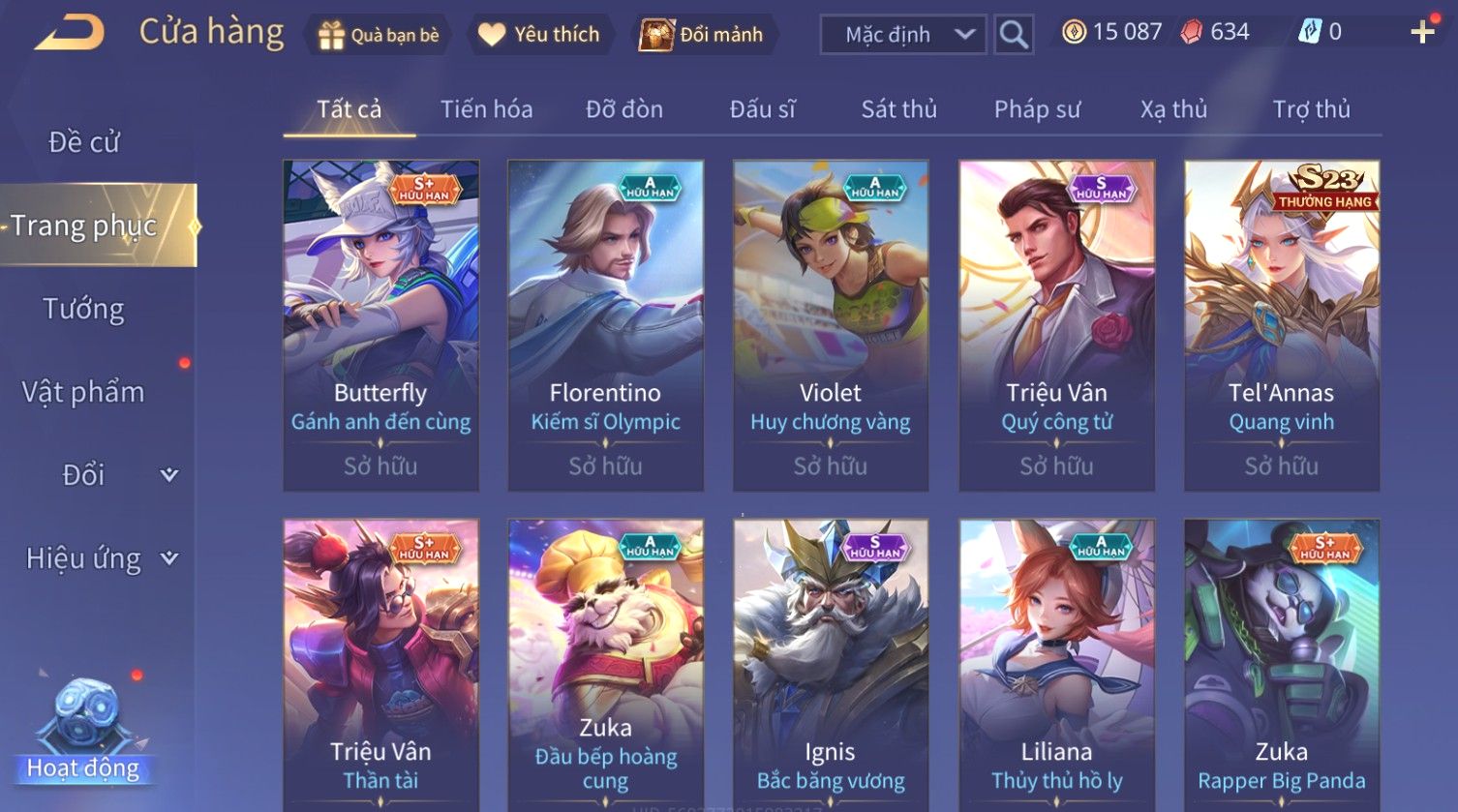Viewport: 1458px width, 812px height.
Task: Open the Tướng sidebar section
Action: tap(84, 310)
